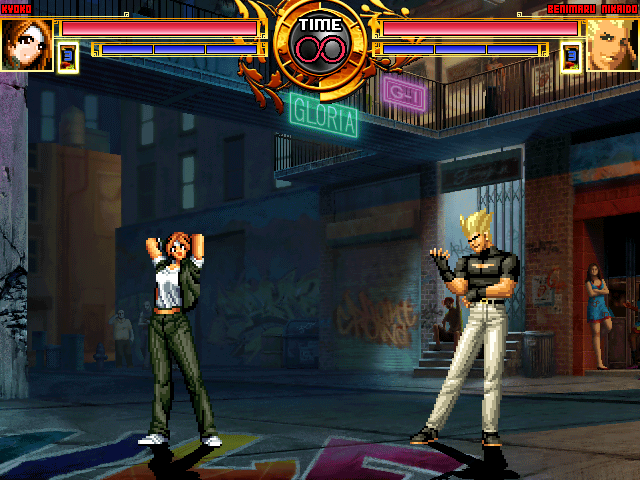Click Kyoko's character portrait
This screenshot has width=640, height=480.
[26, 45]
